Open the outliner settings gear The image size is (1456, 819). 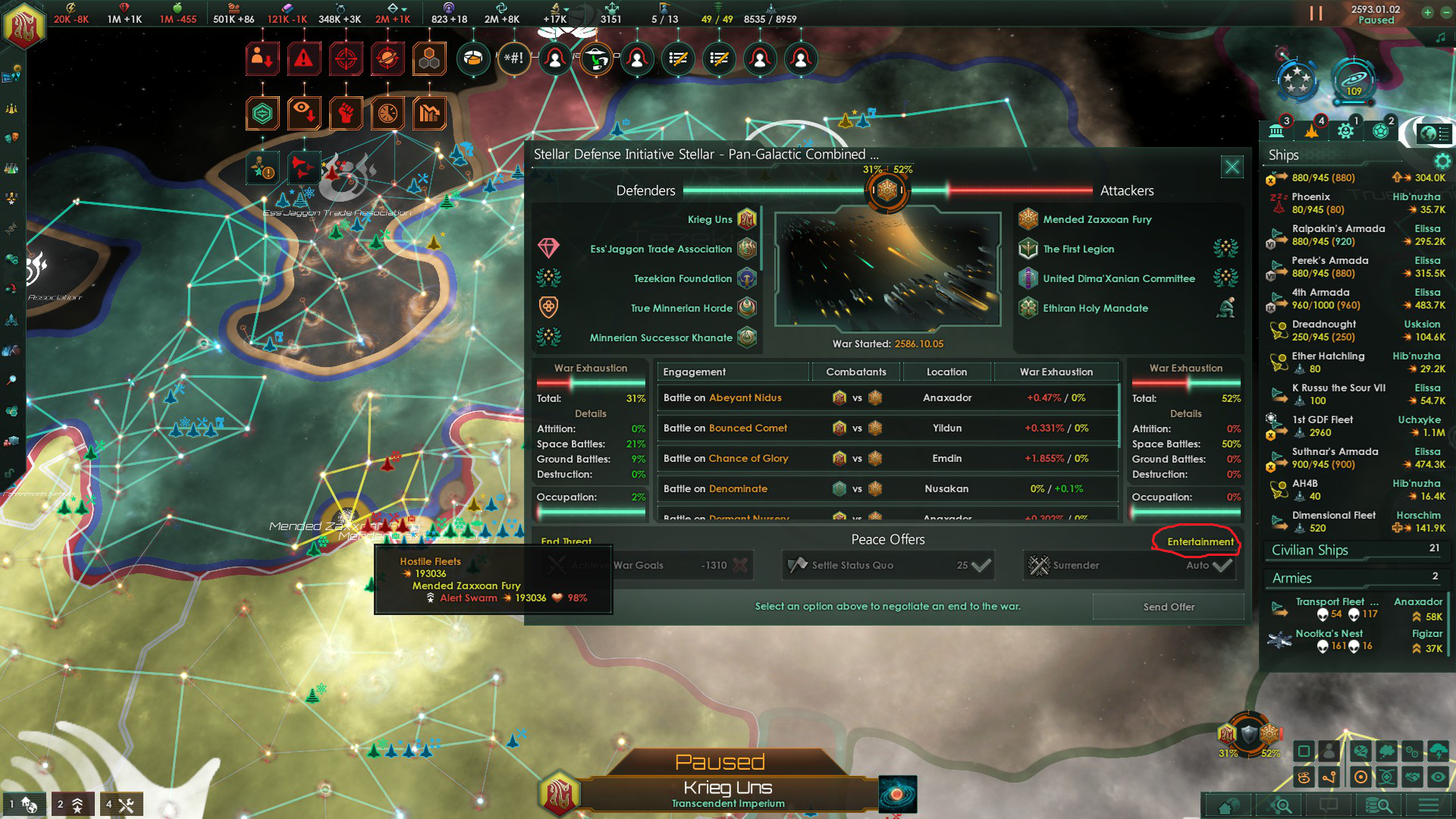coord(1442,161)
